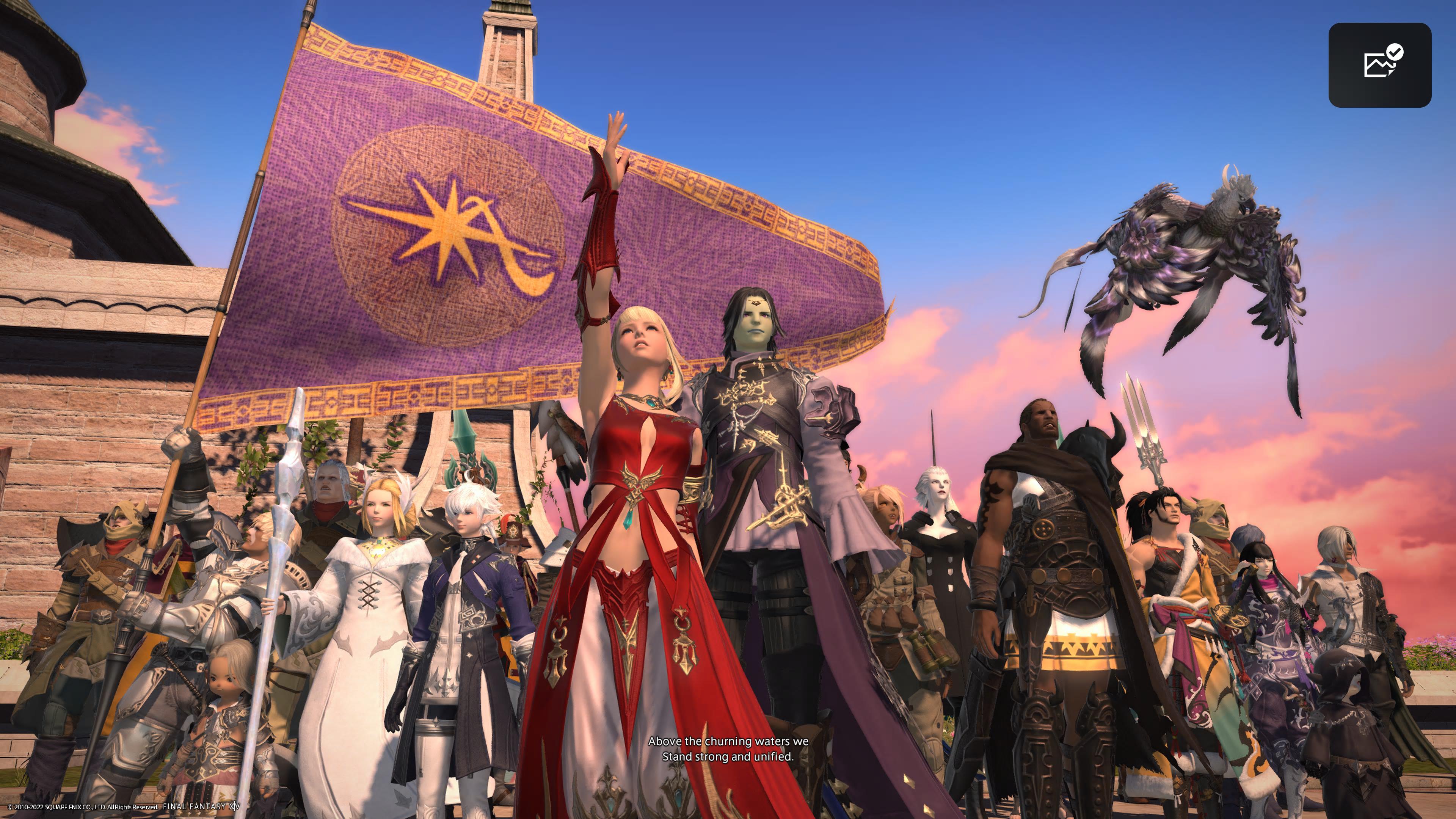Open the screenshot captured notification
This screenshot has width=1456, height=819.
pyautogui.click(x=1379, y=65)
